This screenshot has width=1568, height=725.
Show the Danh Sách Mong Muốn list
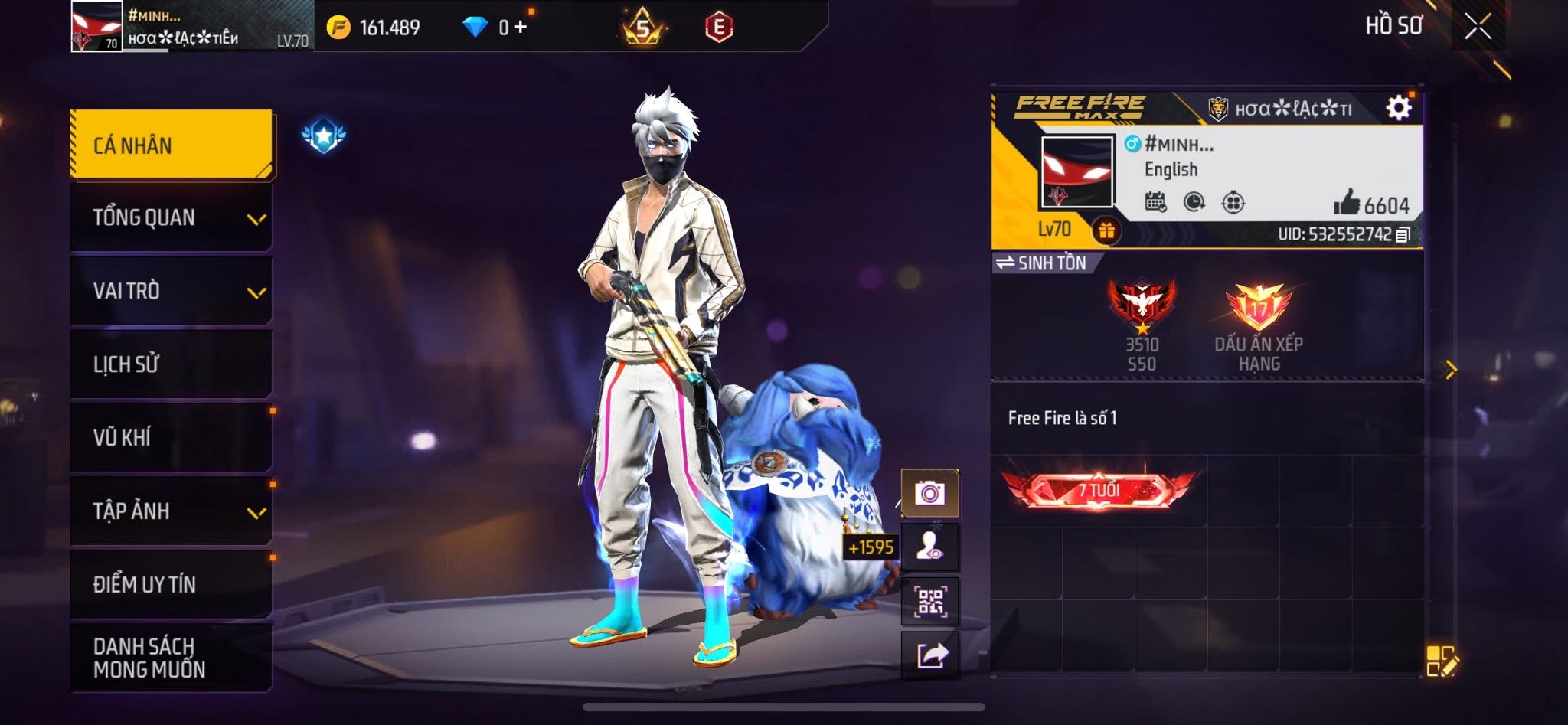tap(171, 658)
